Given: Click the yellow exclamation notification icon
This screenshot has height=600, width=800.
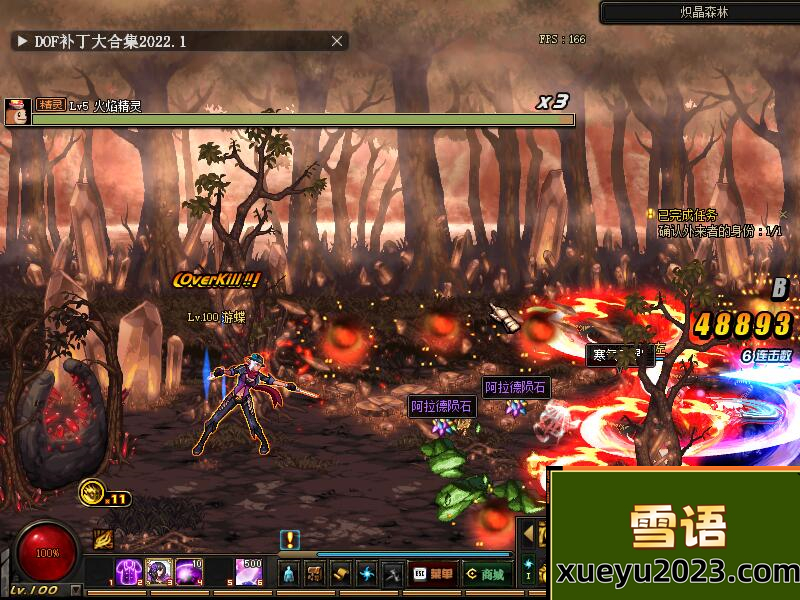Looking at the screenshot, I should click(290, 539).
